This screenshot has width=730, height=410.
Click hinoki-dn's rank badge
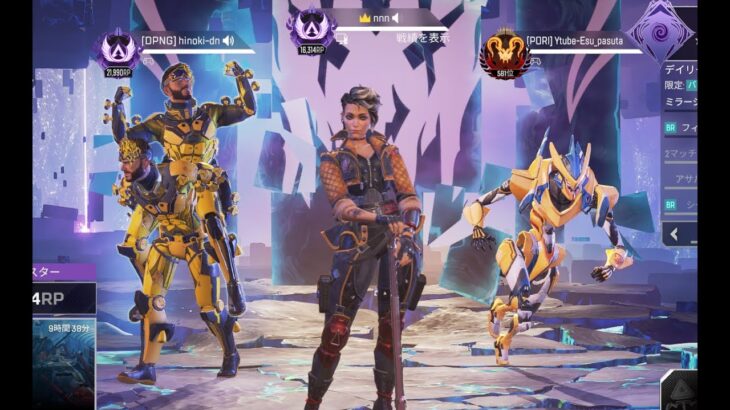coord(118,50)
